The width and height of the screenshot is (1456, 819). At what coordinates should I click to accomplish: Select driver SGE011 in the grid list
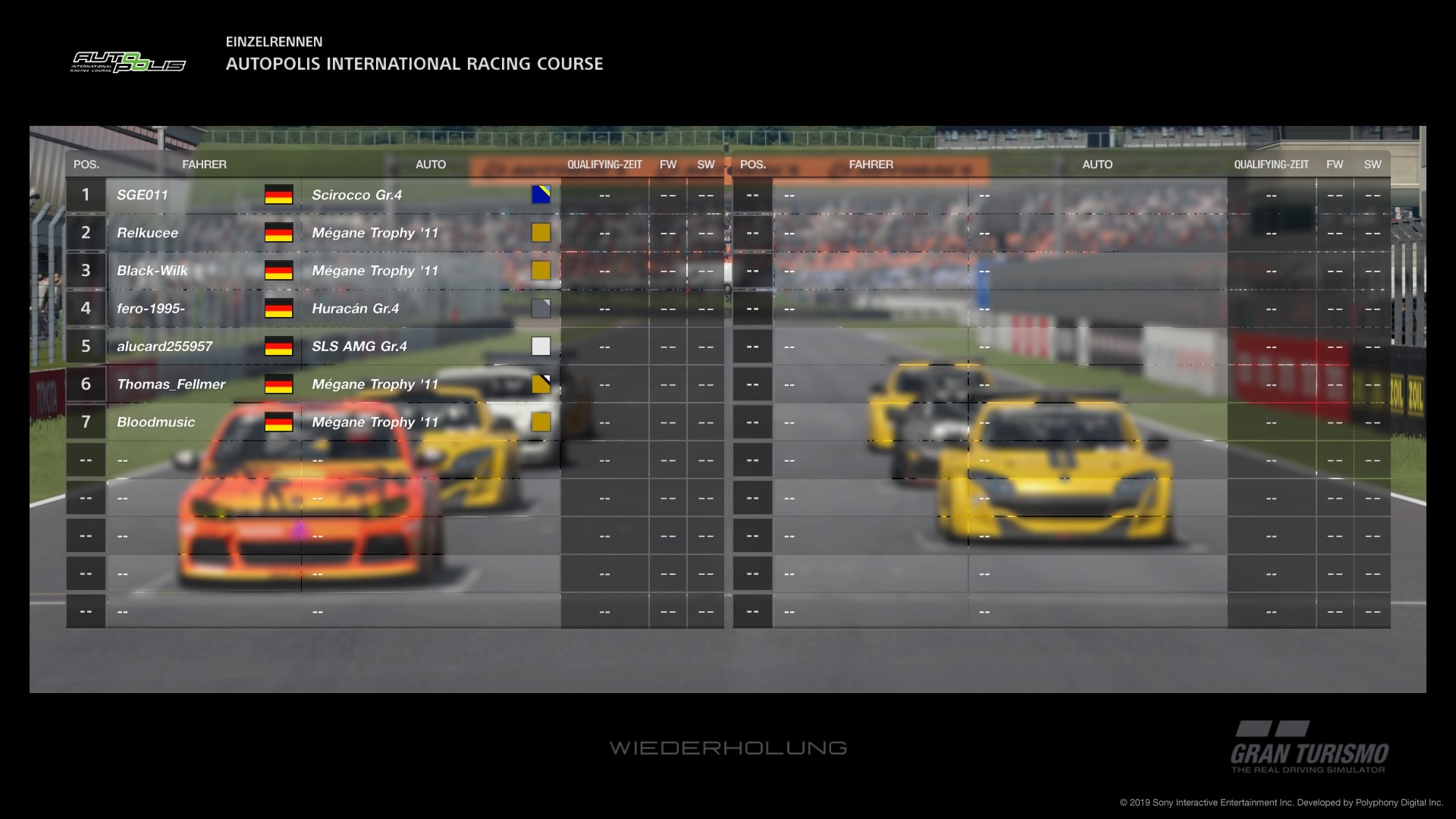pyautogui.click(x=143, y=195)
